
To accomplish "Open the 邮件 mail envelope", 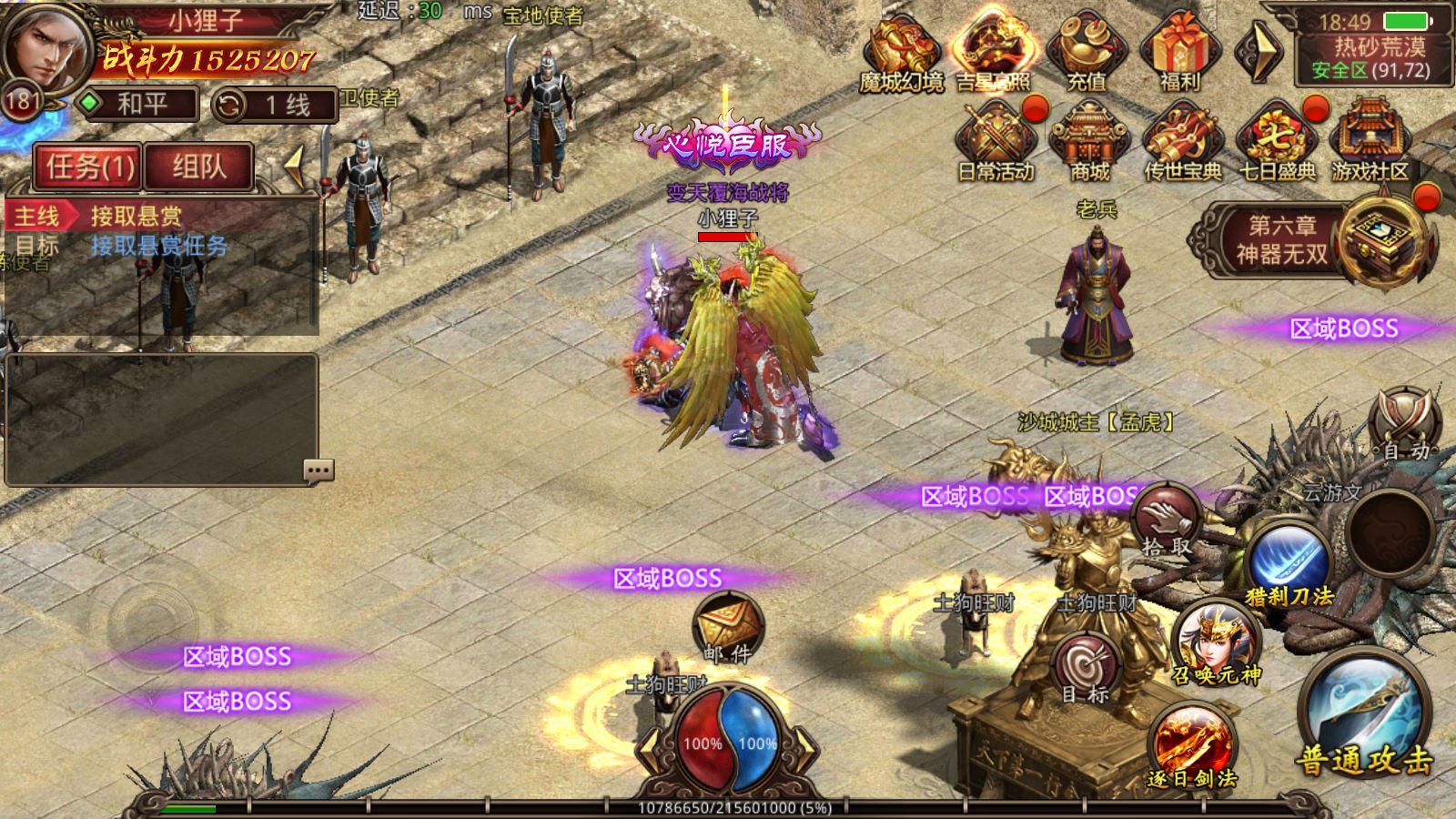I will pos(727,626).
